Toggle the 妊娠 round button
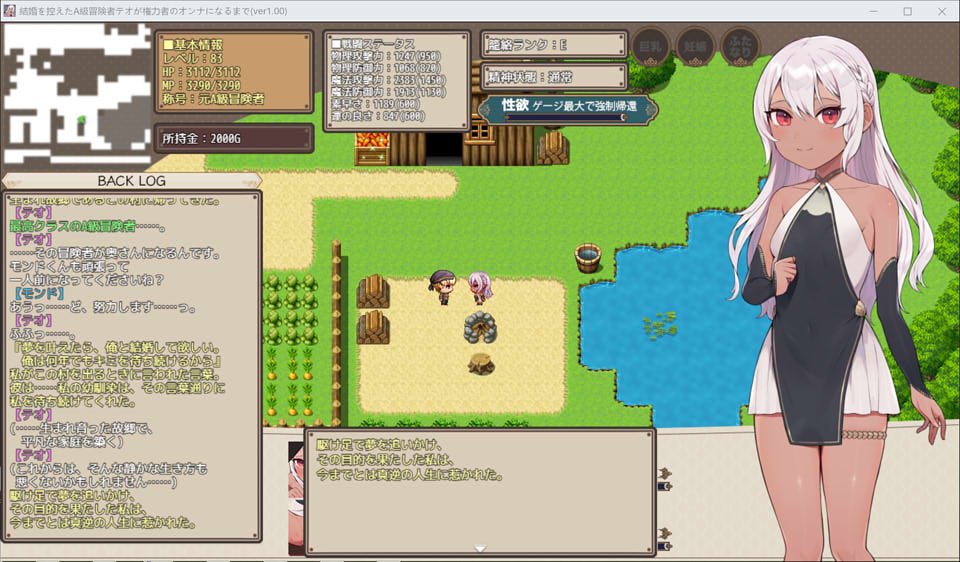The height and width of the screenshot is (562, 960). tap(696, 46)
